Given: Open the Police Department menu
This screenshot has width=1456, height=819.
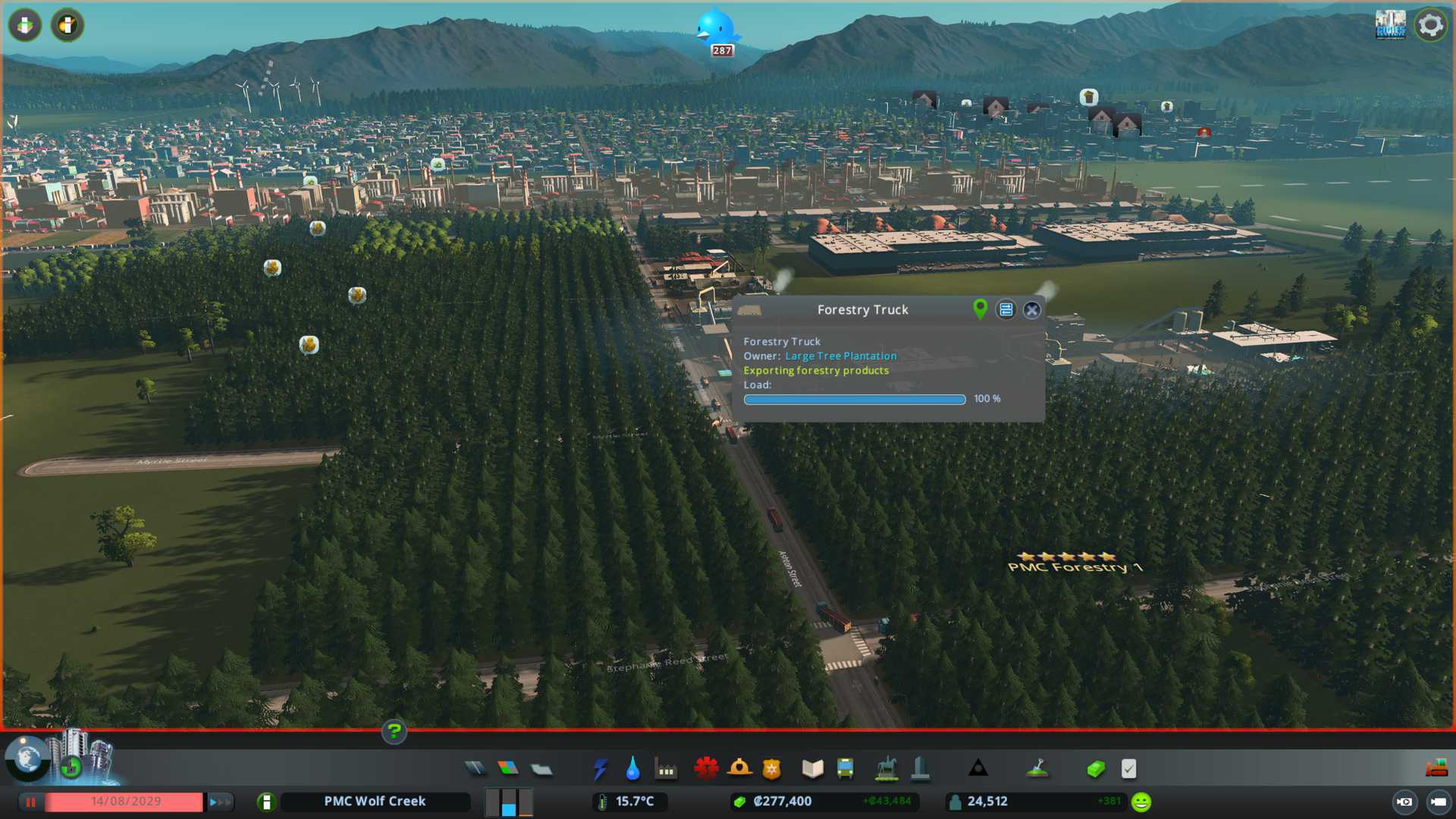Looking at the screenshot, I should [x=772, y=769].
